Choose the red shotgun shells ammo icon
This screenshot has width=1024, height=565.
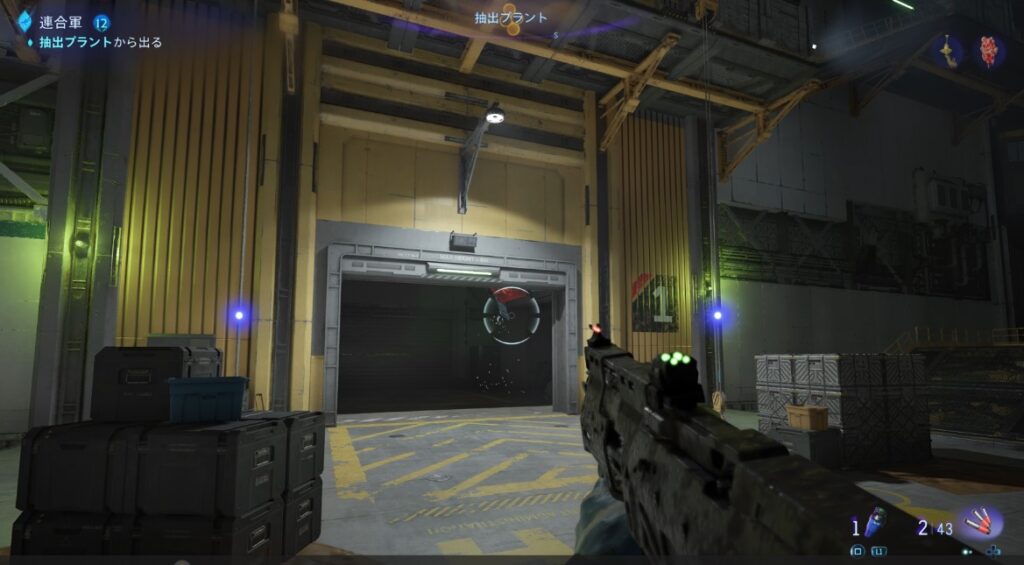click(979, 523)
